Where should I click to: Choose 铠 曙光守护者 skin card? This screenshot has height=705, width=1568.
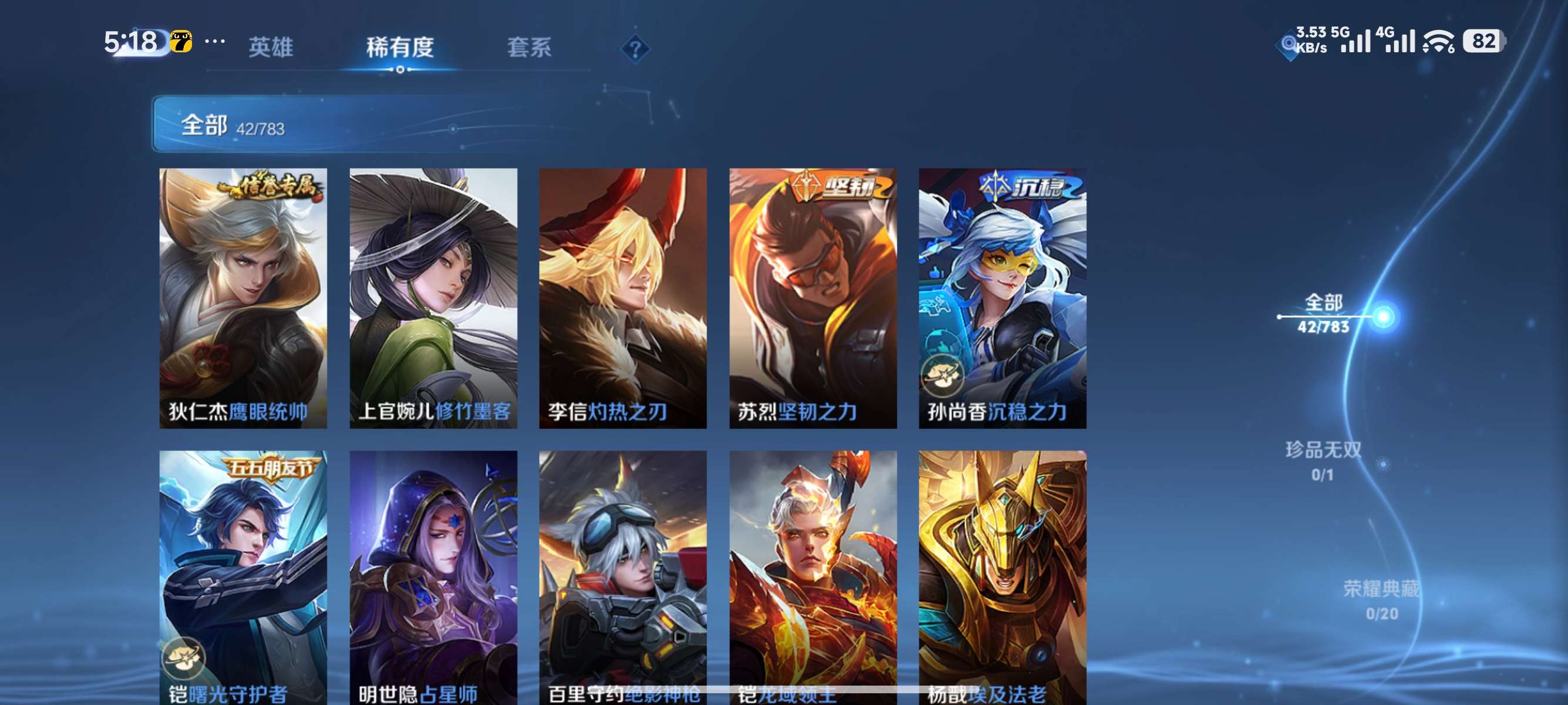tap(243, 577)
